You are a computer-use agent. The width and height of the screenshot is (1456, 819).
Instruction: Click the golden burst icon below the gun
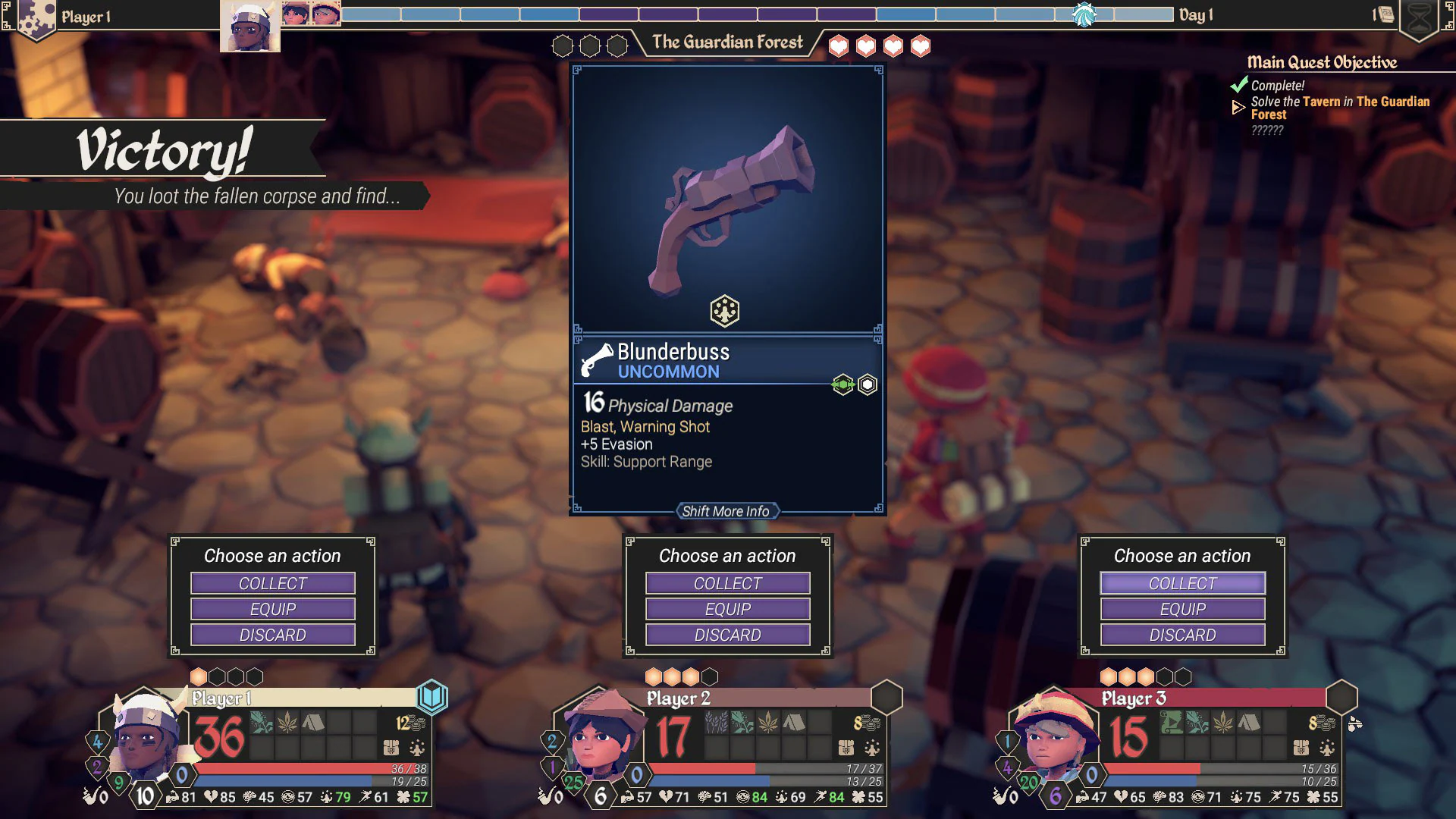point(725,311)
